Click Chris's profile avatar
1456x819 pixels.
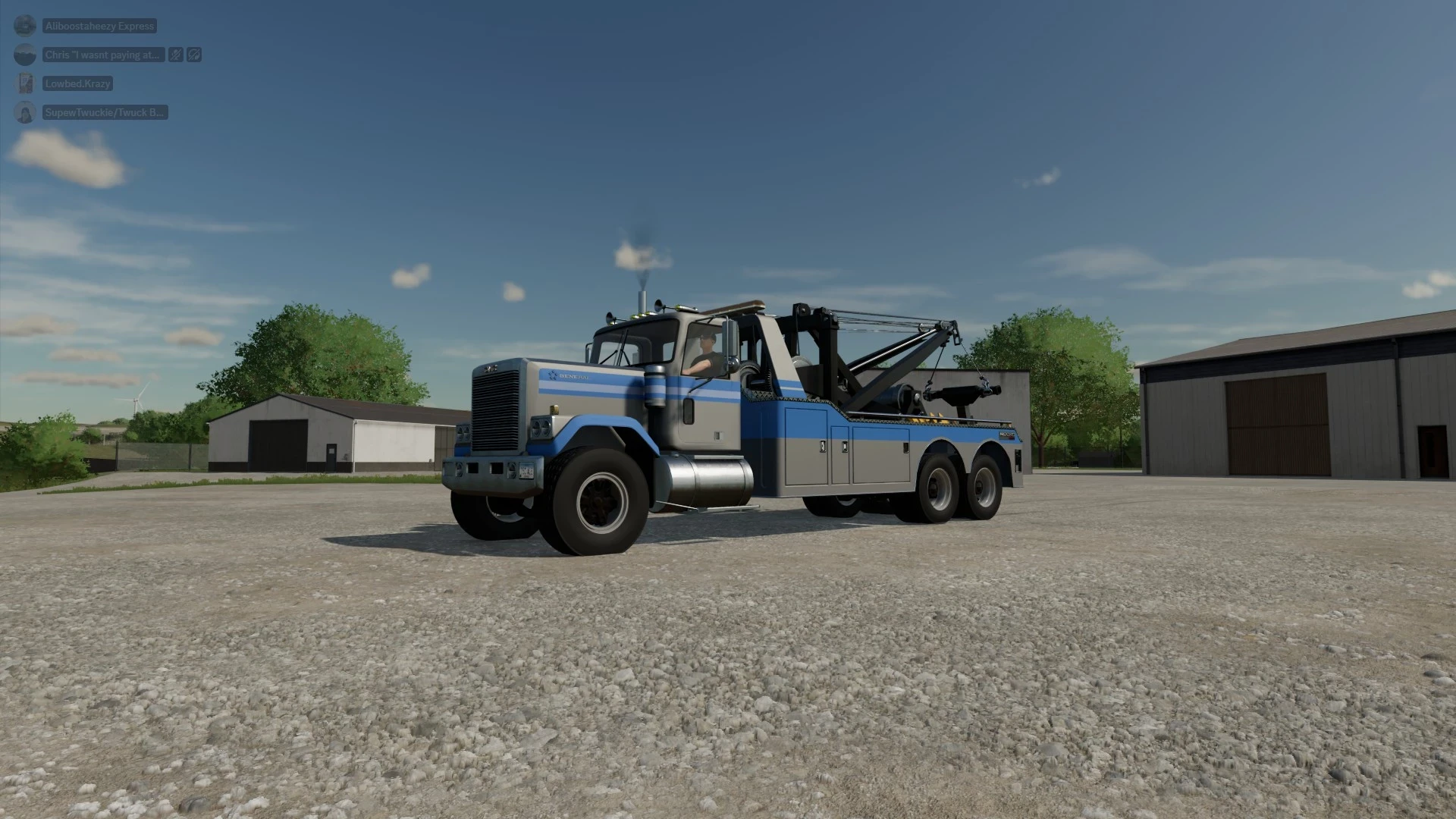click(x=25, y=54)
